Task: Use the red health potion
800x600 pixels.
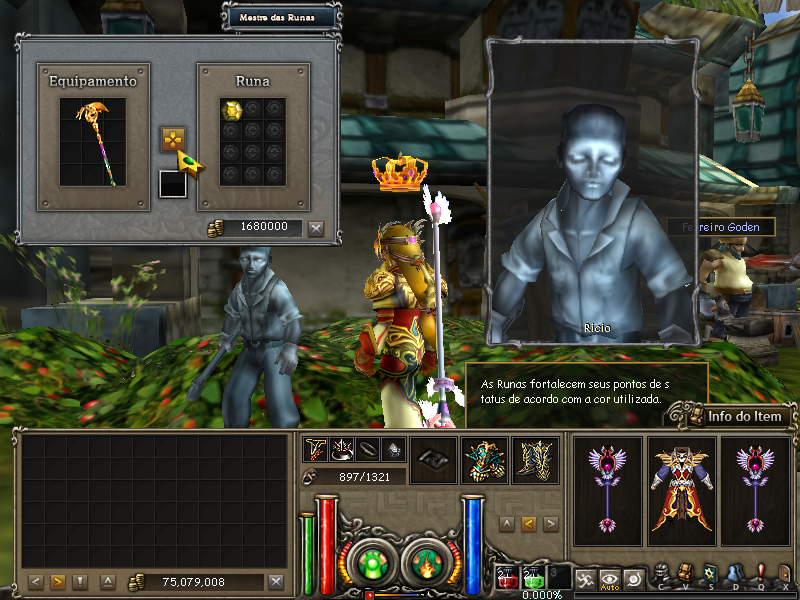Action: 507,578
